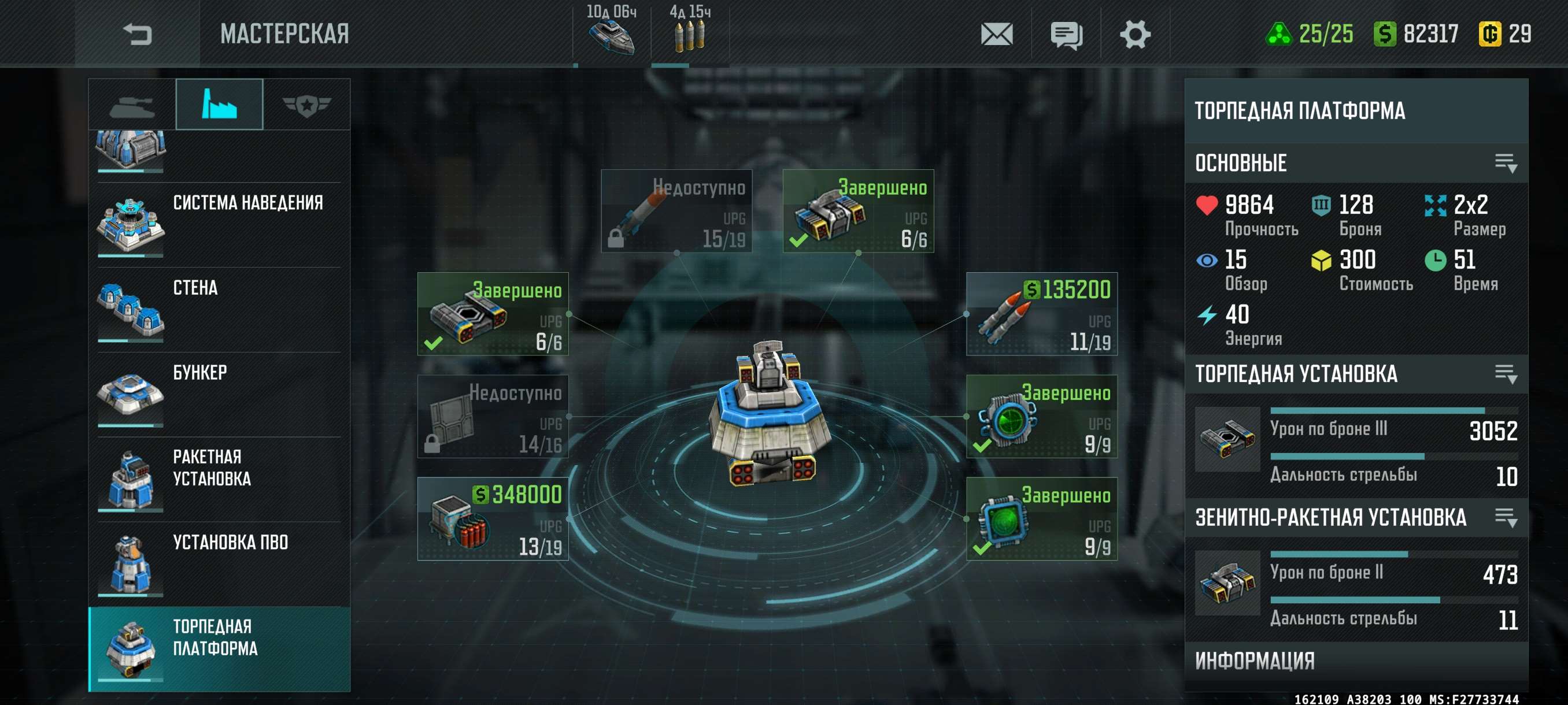Choose the Установка ПВО entry
Viewport: 1568px width, 705px height.
coord(219,563)
